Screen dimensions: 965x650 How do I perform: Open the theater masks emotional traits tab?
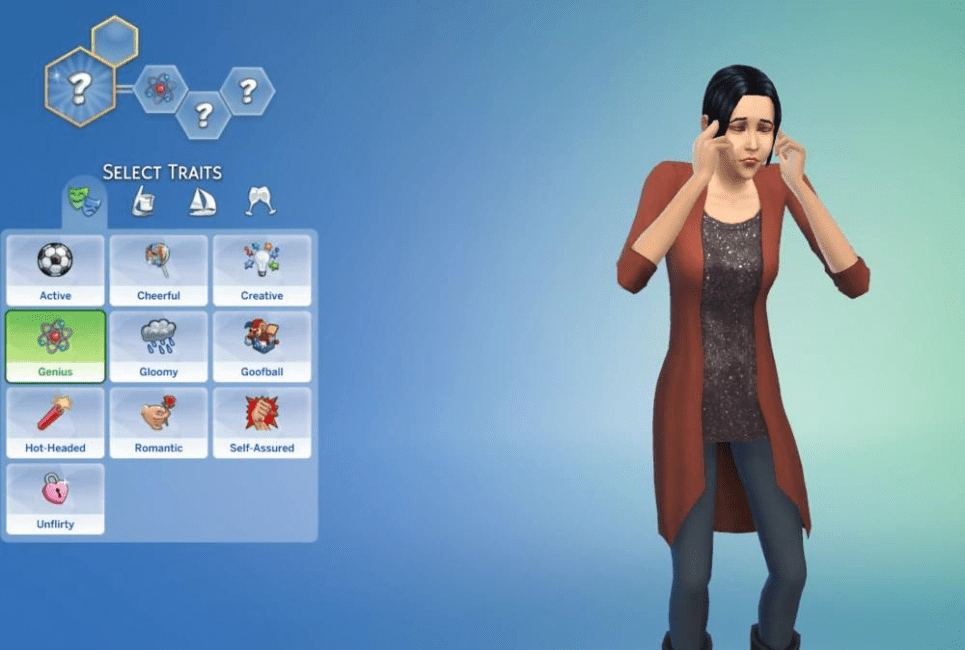(x=84, y=202)
